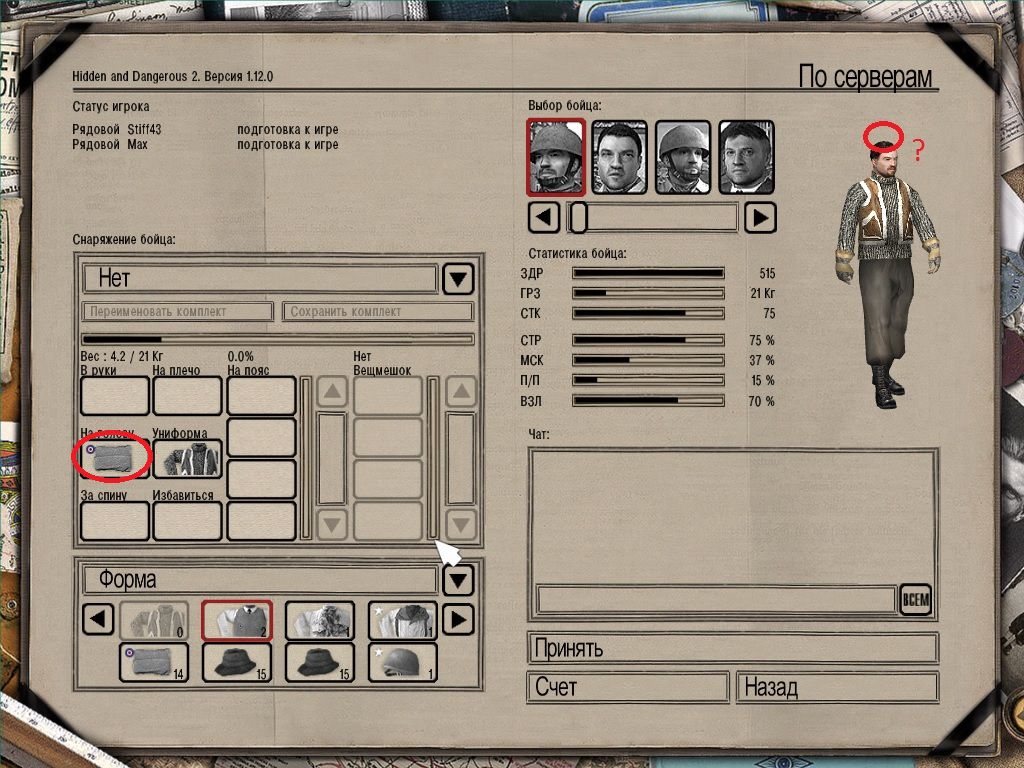Select the sweater in the Униформа slot
The width and height of the screenshot is (1024, 768).
(x=187, y=459)
